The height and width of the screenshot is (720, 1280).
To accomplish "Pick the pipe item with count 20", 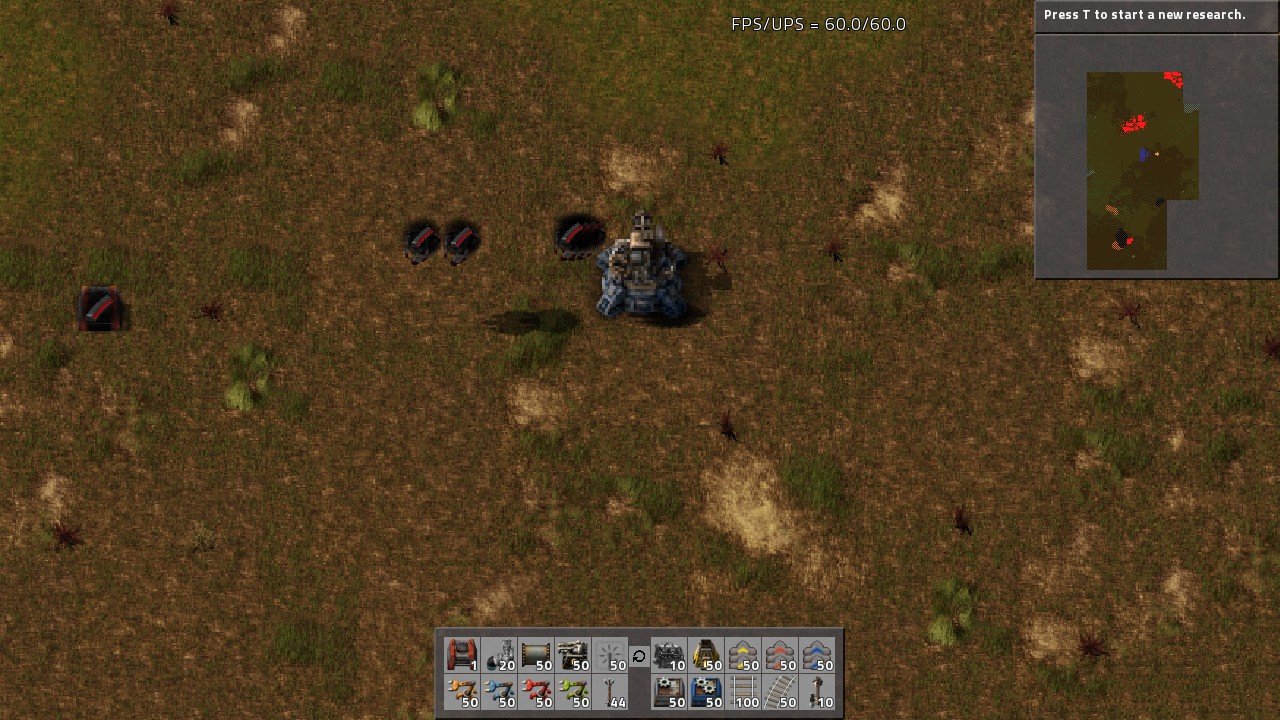I will tap(499, 655).
